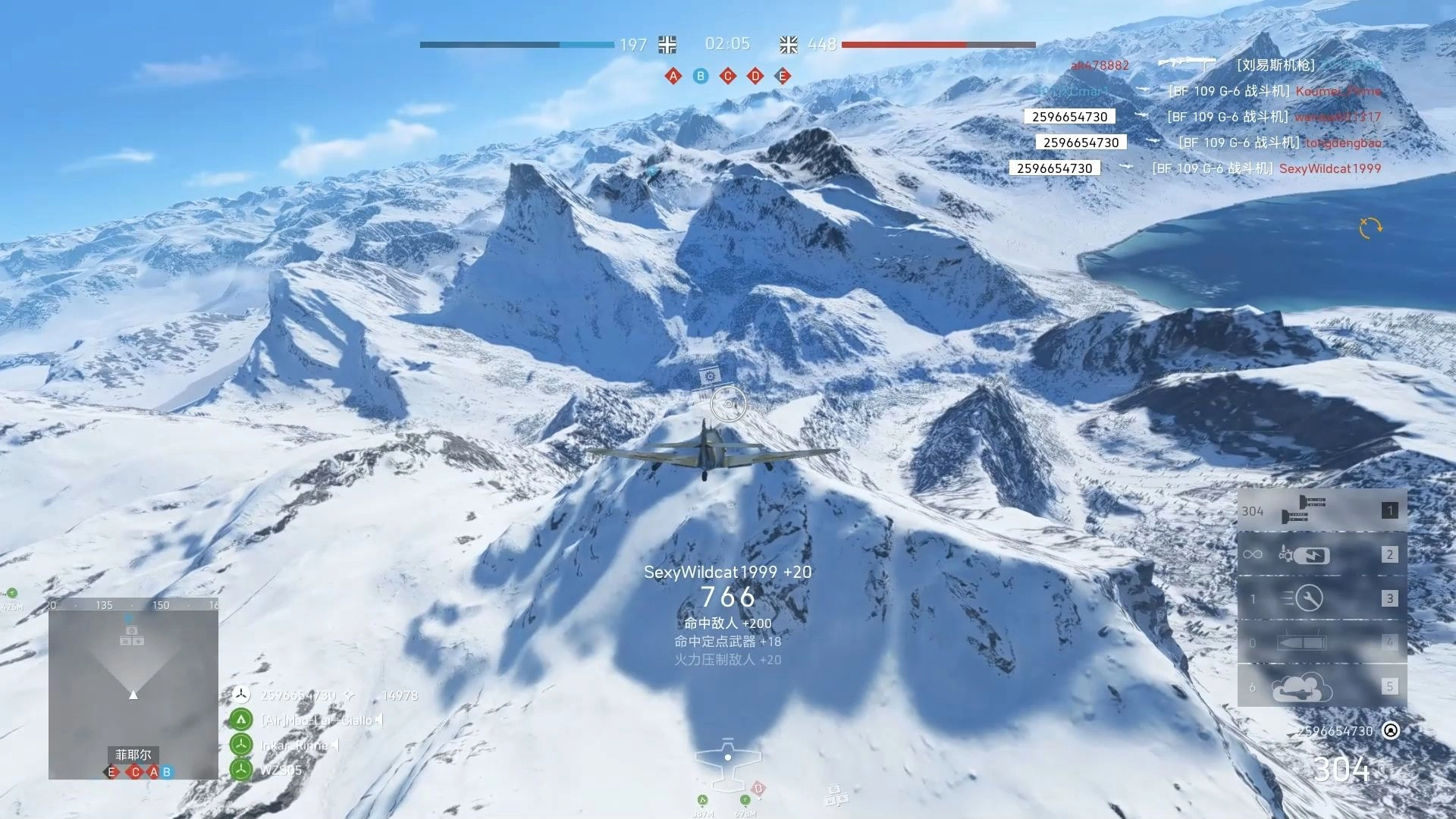Open the minimap
The width and height of the screenshot is (1456, 819).
pos(133,689)
